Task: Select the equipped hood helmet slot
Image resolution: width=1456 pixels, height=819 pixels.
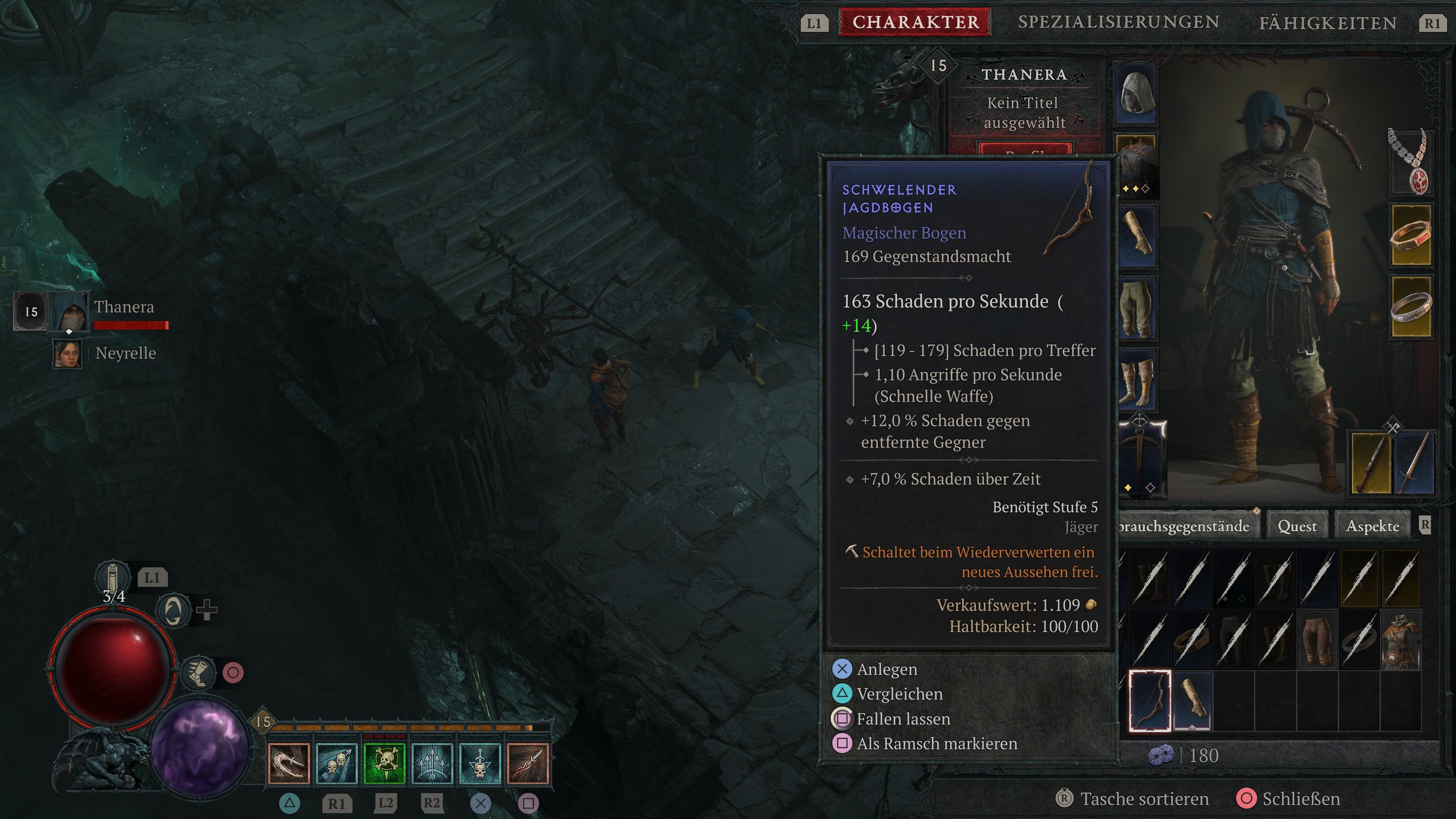Action: click(x=1137, y=93)
